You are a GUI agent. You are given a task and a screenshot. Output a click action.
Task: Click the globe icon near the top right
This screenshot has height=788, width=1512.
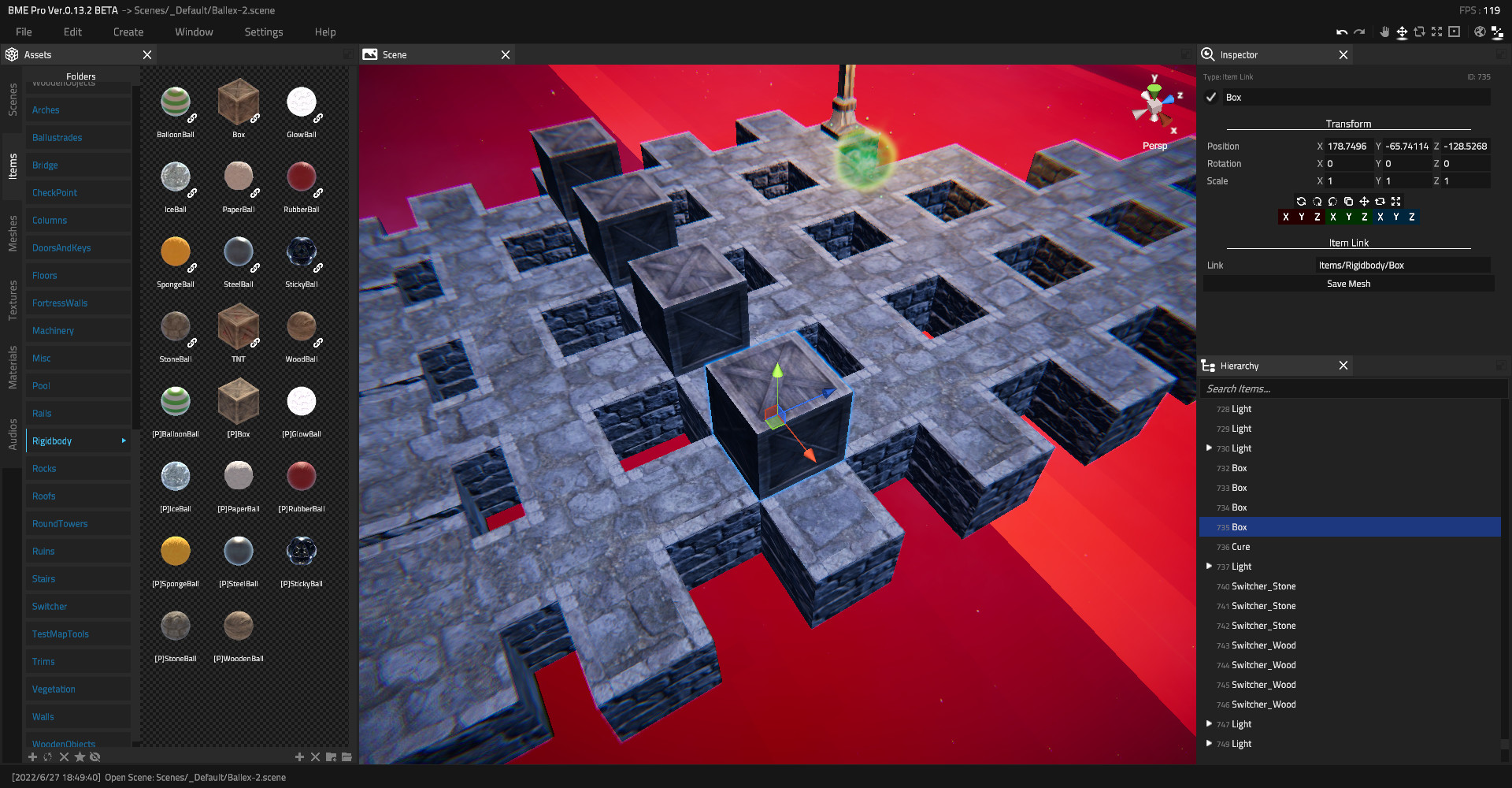1479,32
